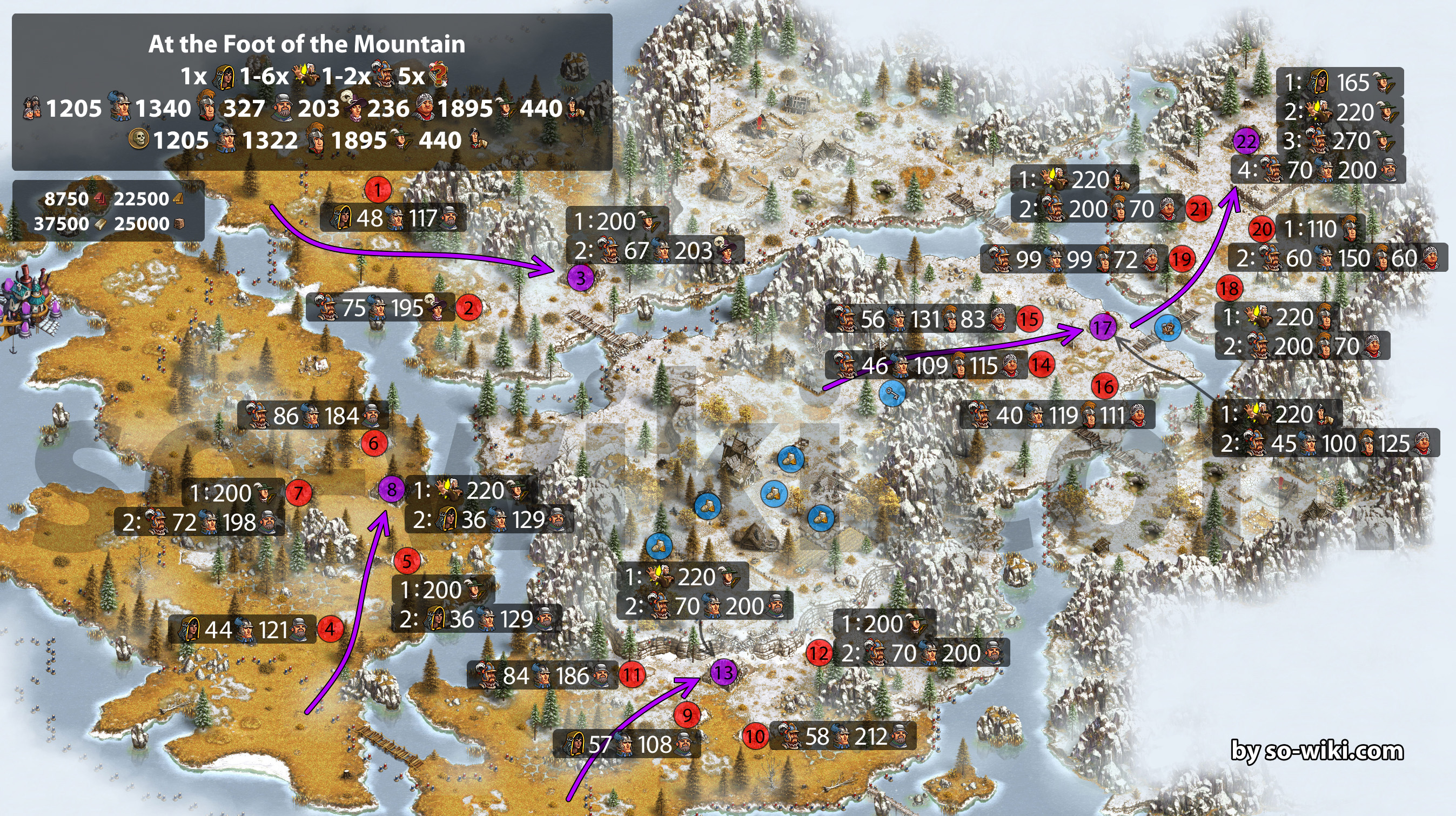The image size is (1456, 816).
Task: Select purple garrison marker 3
Action: click(x=580, y=278)
